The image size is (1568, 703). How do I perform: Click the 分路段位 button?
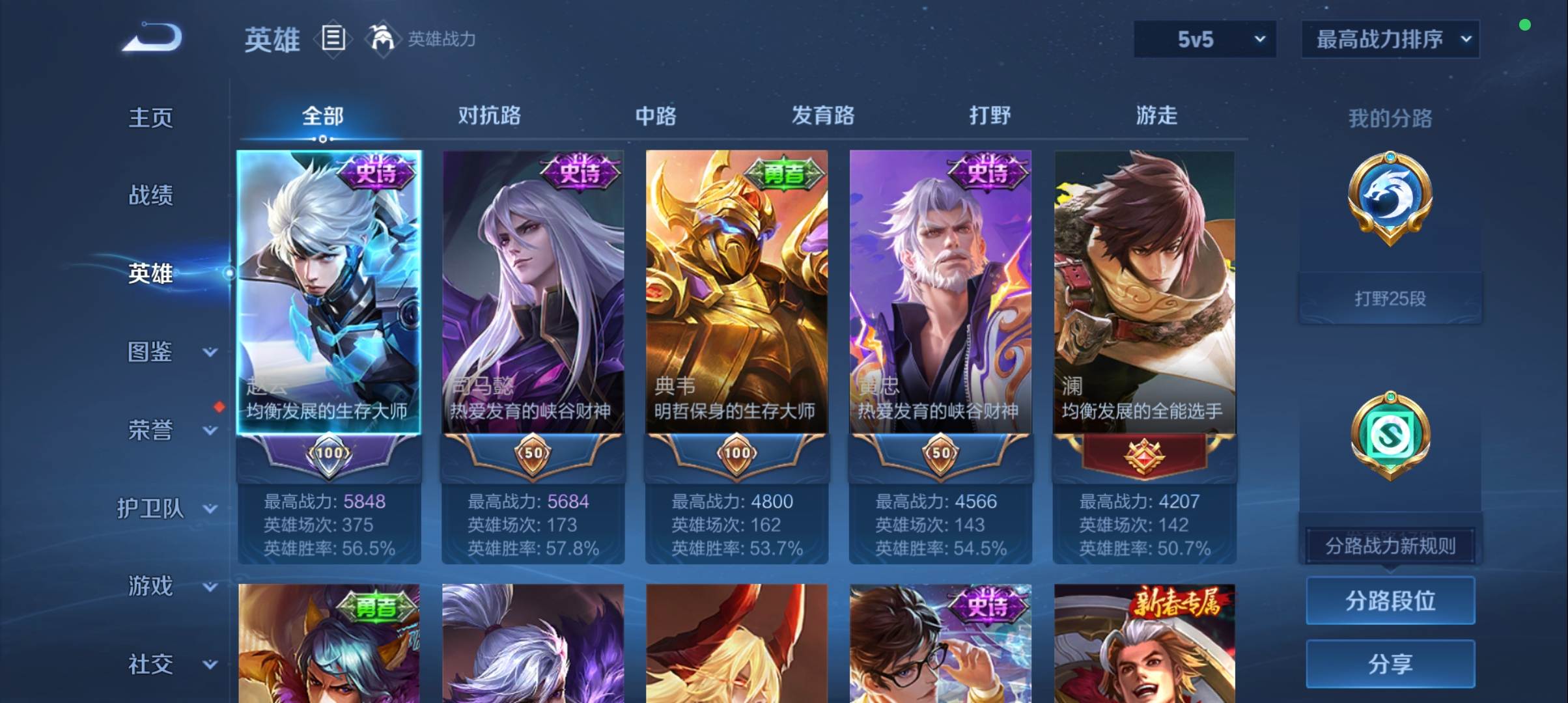pos(1390,601)
